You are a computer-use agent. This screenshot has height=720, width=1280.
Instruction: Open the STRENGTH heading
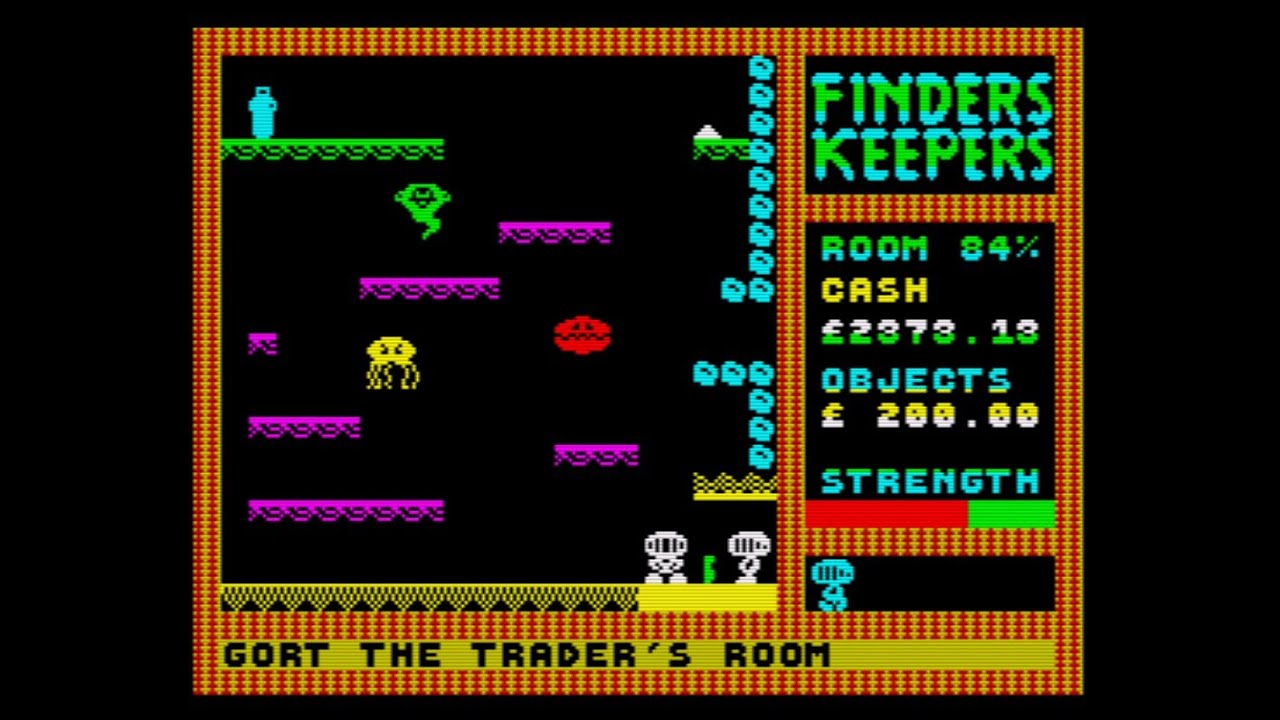click(x=930, y=481)
